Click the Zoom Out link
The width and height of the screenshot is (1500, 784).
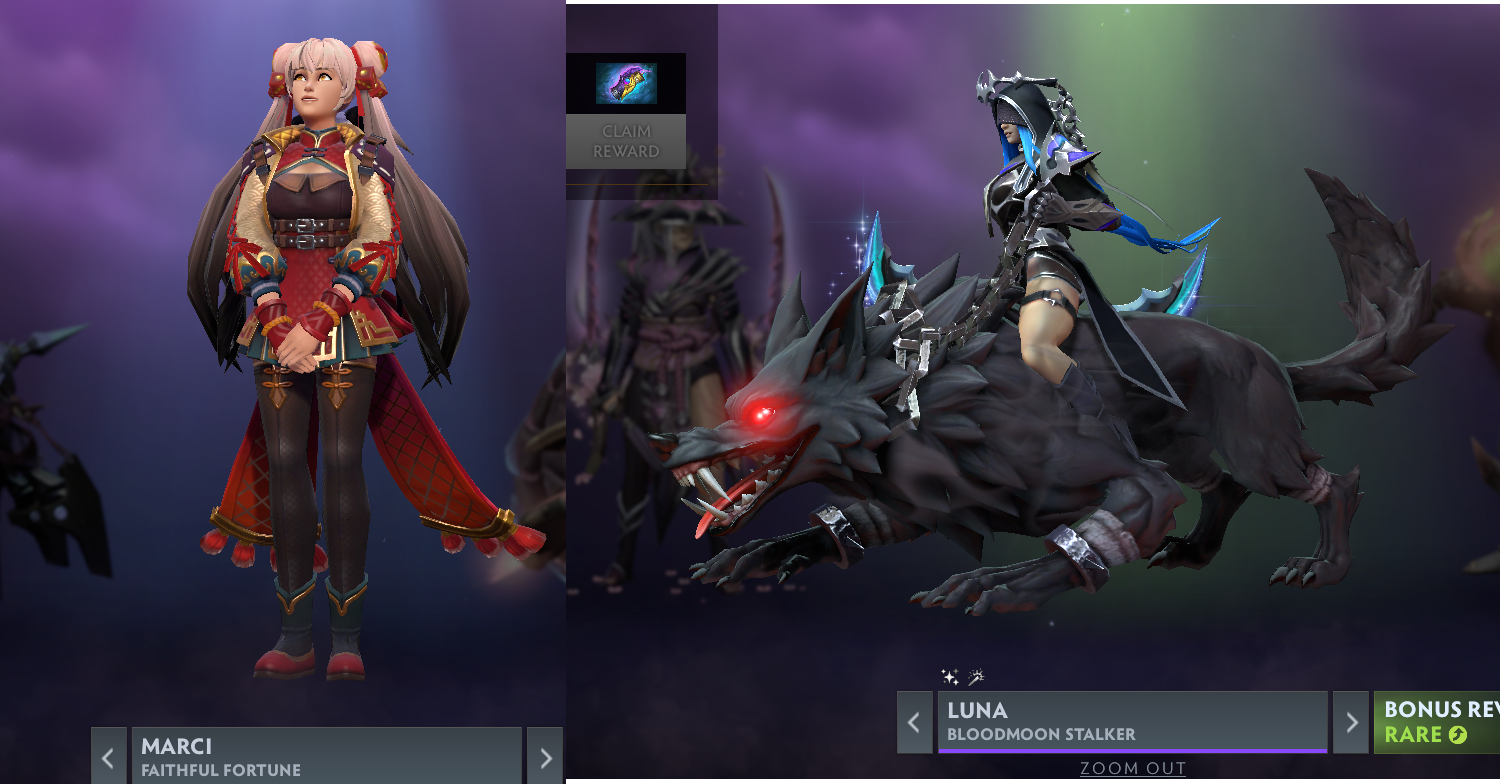point(1132,768)
